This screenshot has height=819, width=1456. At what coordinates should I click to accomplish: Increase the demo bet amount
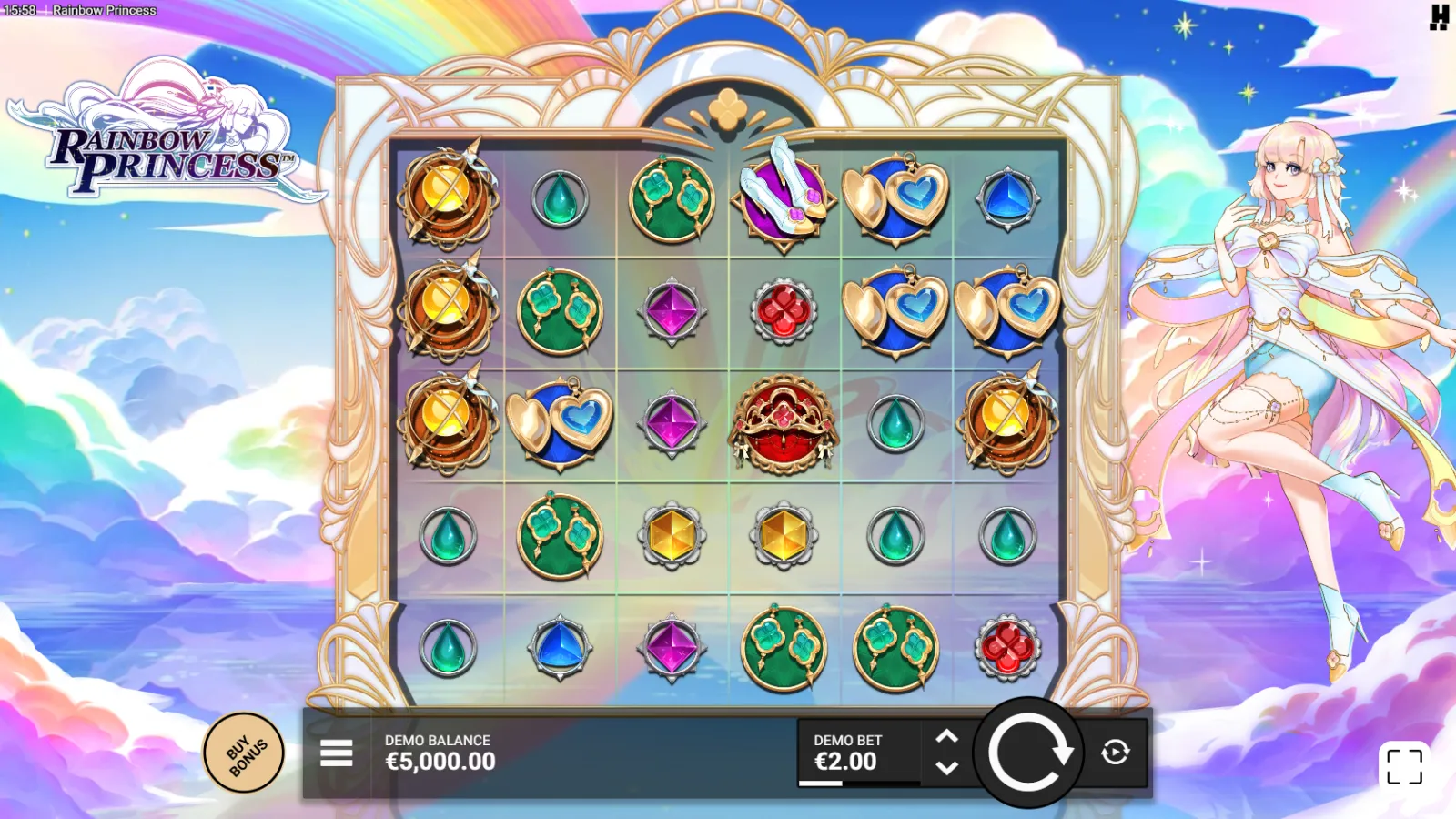pos(947,737)
